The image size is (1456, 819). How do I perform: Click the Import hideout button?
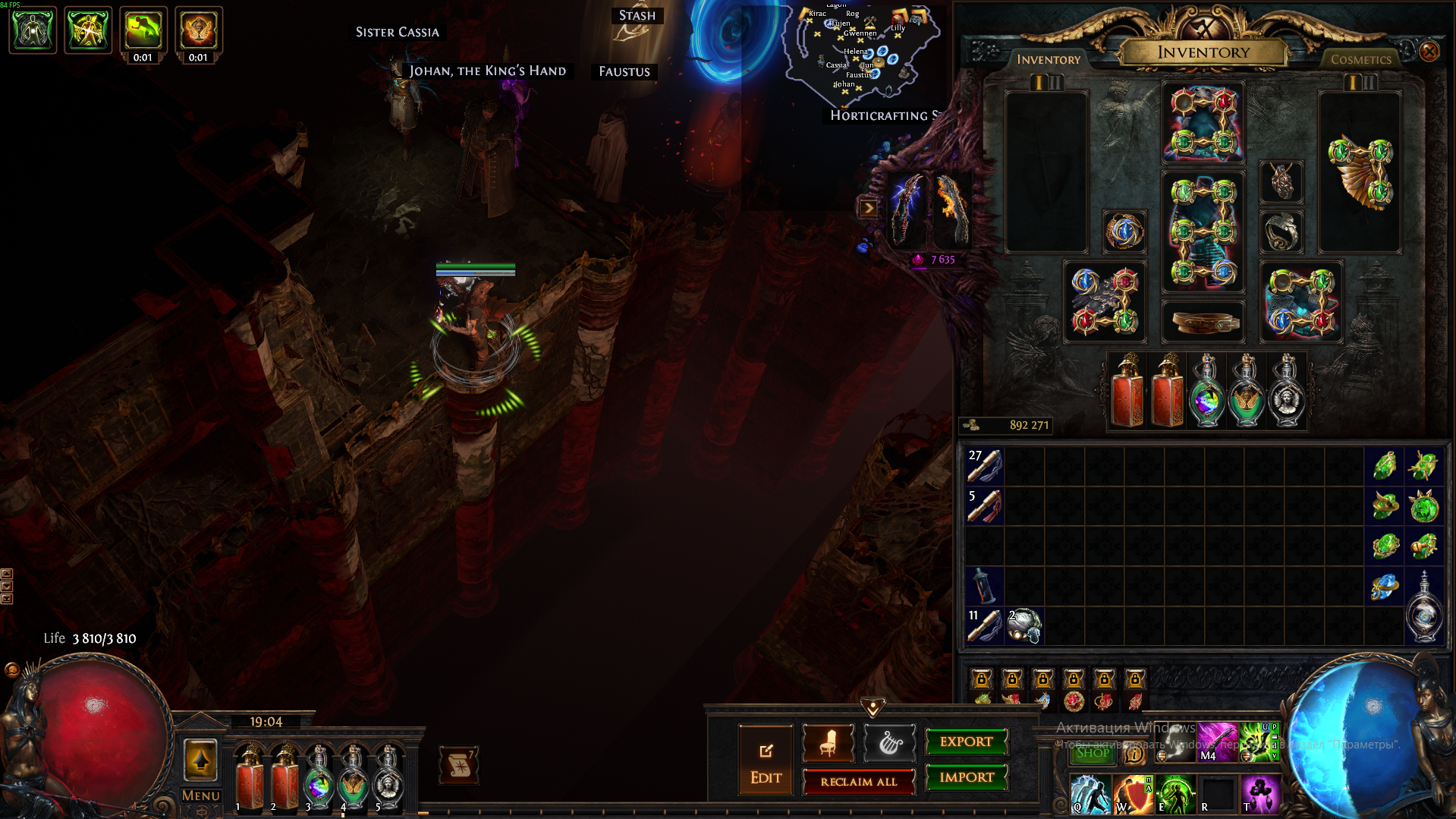(x=966, y=777)
